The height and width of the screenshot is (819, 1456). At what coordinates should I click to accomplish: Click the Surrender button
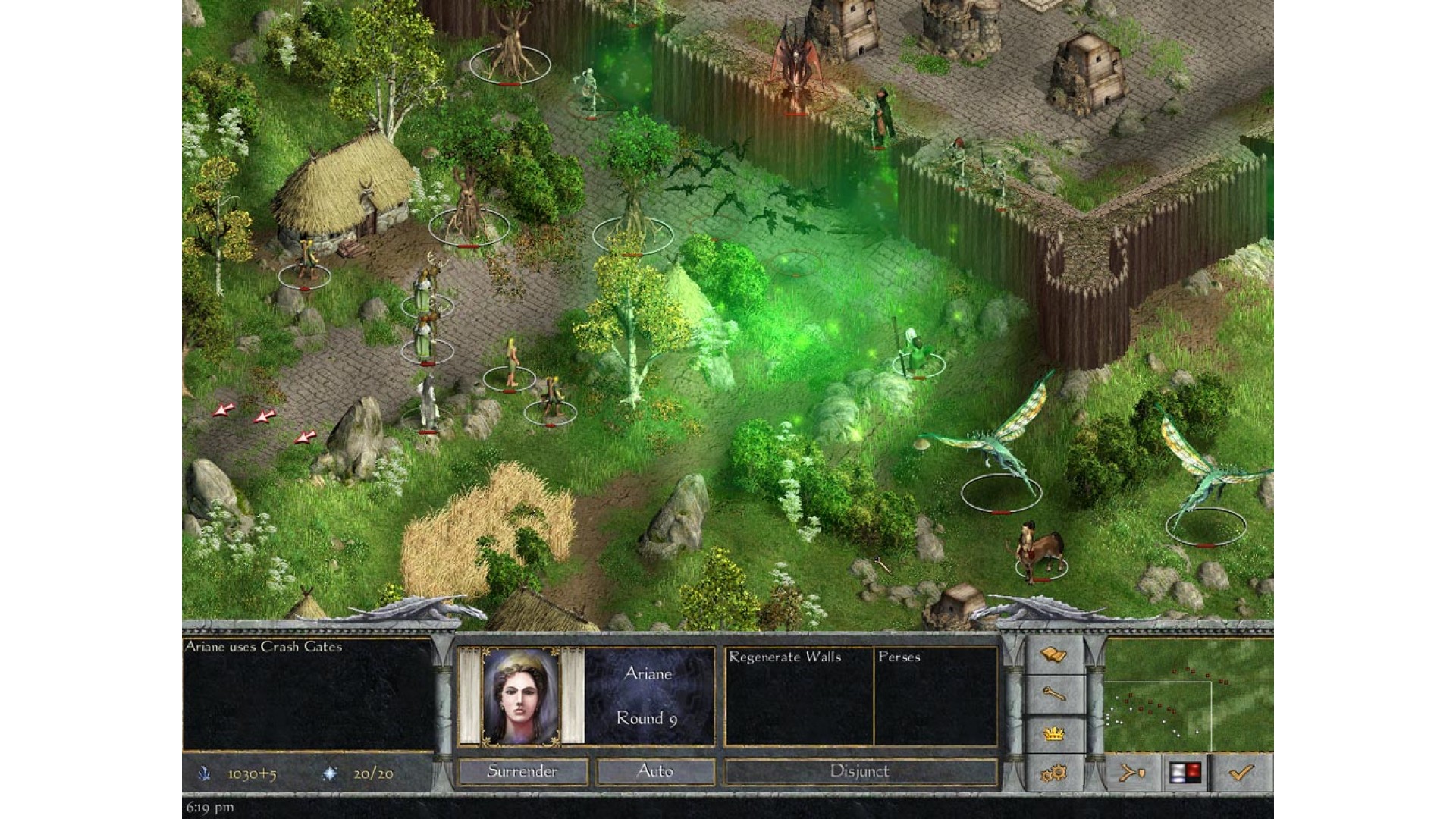click(522, 772)
